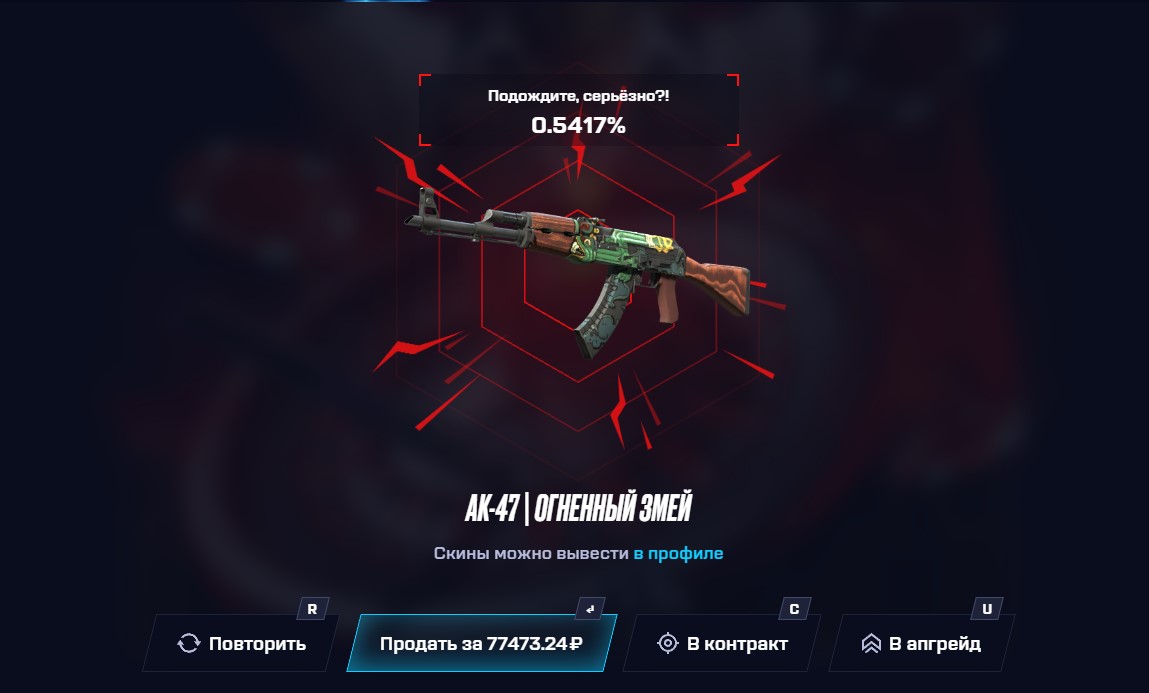Open the в профиле link
1149x693 pixels.
678,553
